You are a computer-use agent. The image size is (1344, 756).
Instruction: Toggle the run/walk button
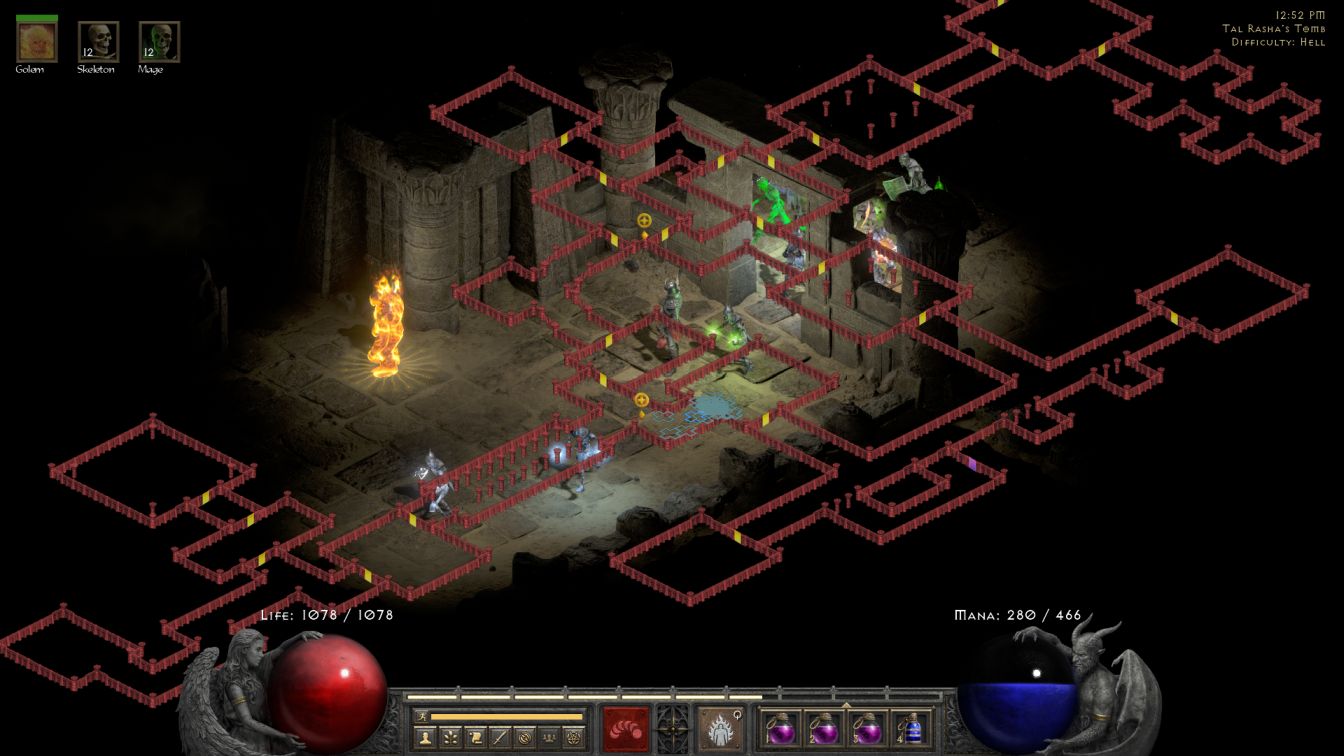pos(421,716)
